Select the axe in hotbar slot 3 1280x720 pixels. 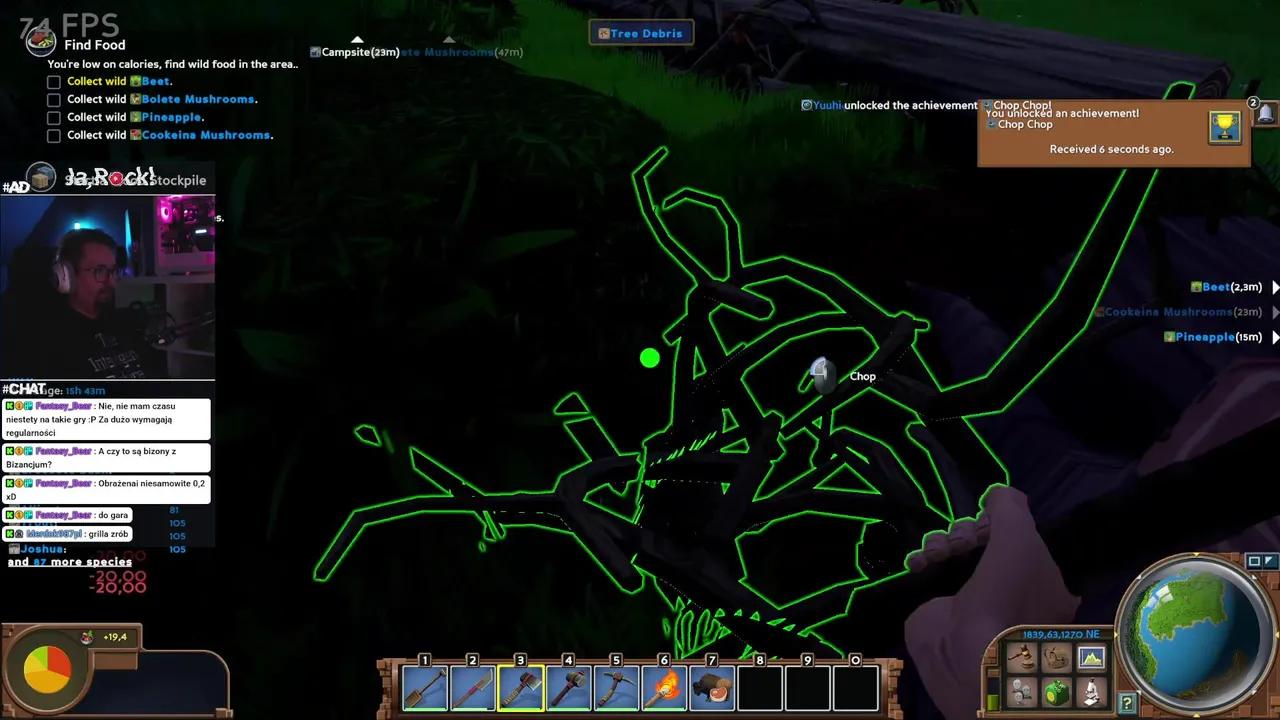point(521,687)
